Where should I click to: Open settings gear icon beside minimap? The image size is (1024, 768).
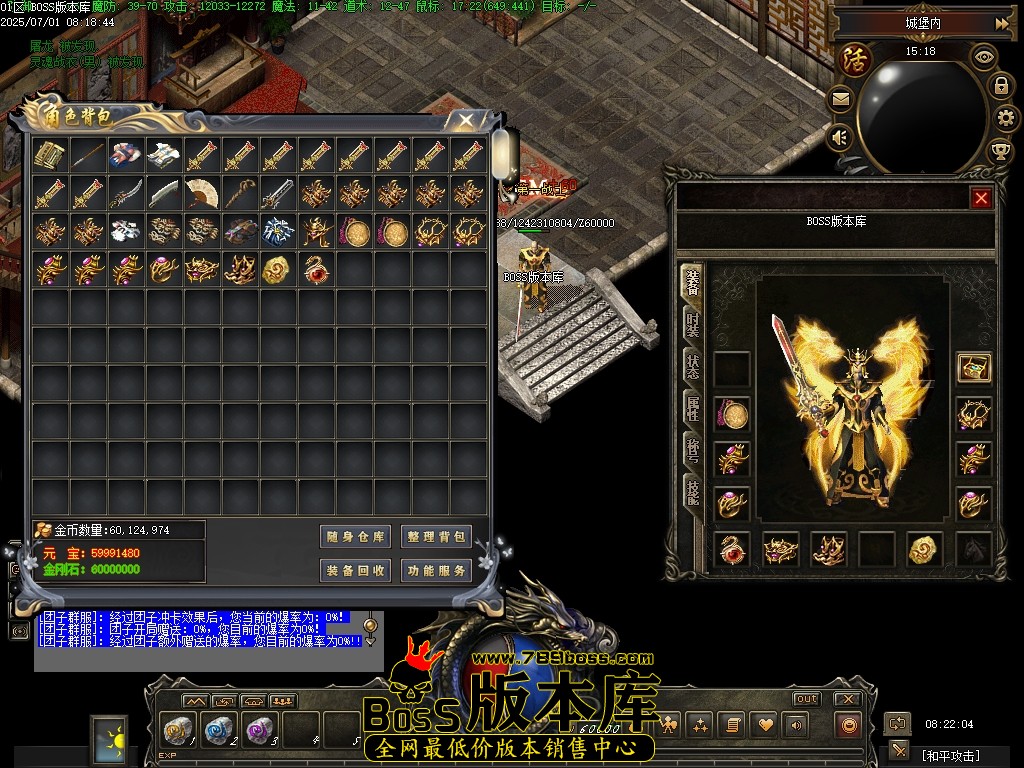tap(1000, 118)
